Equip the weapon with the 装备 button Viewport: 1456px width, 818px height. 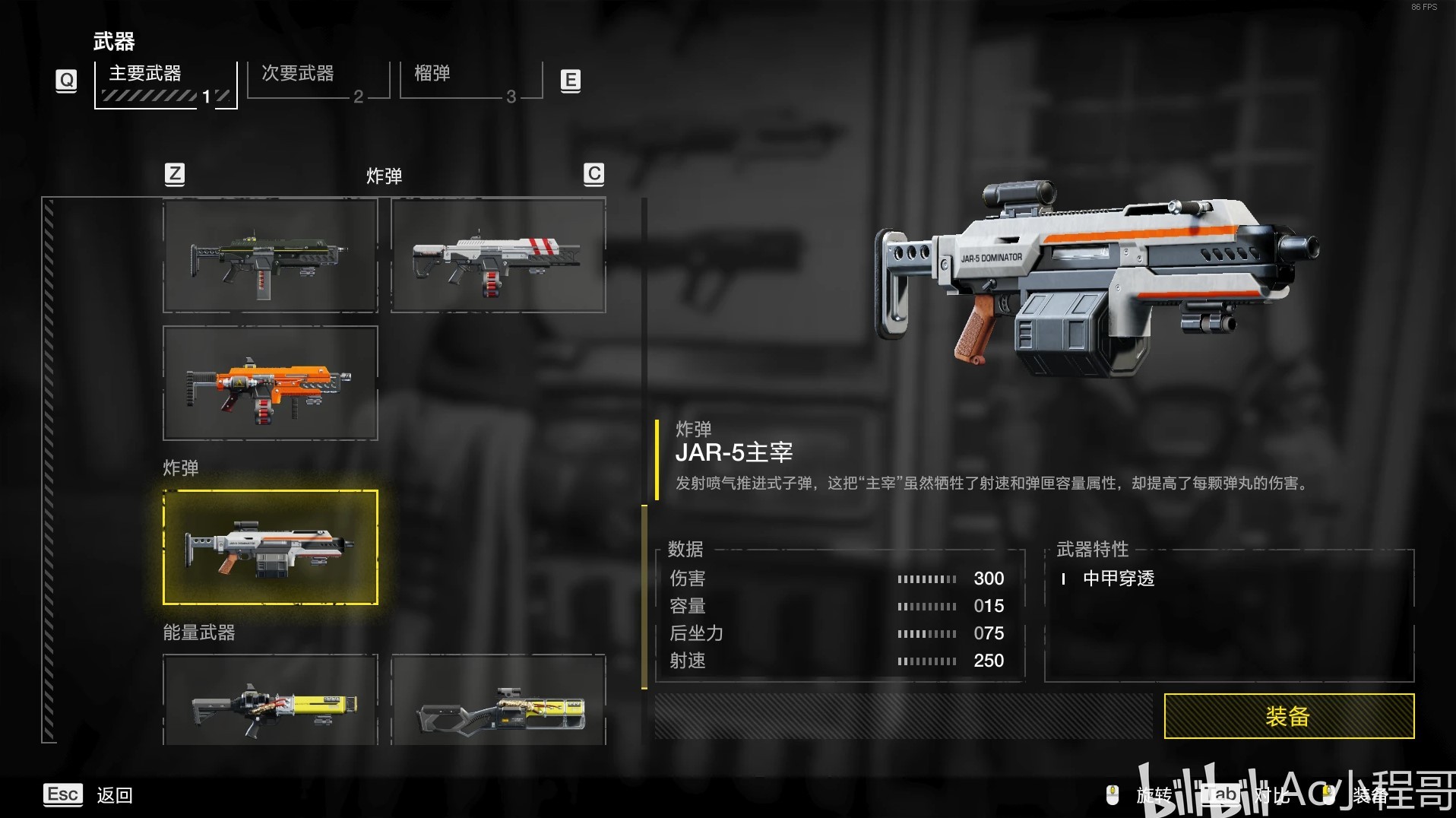1288,715
